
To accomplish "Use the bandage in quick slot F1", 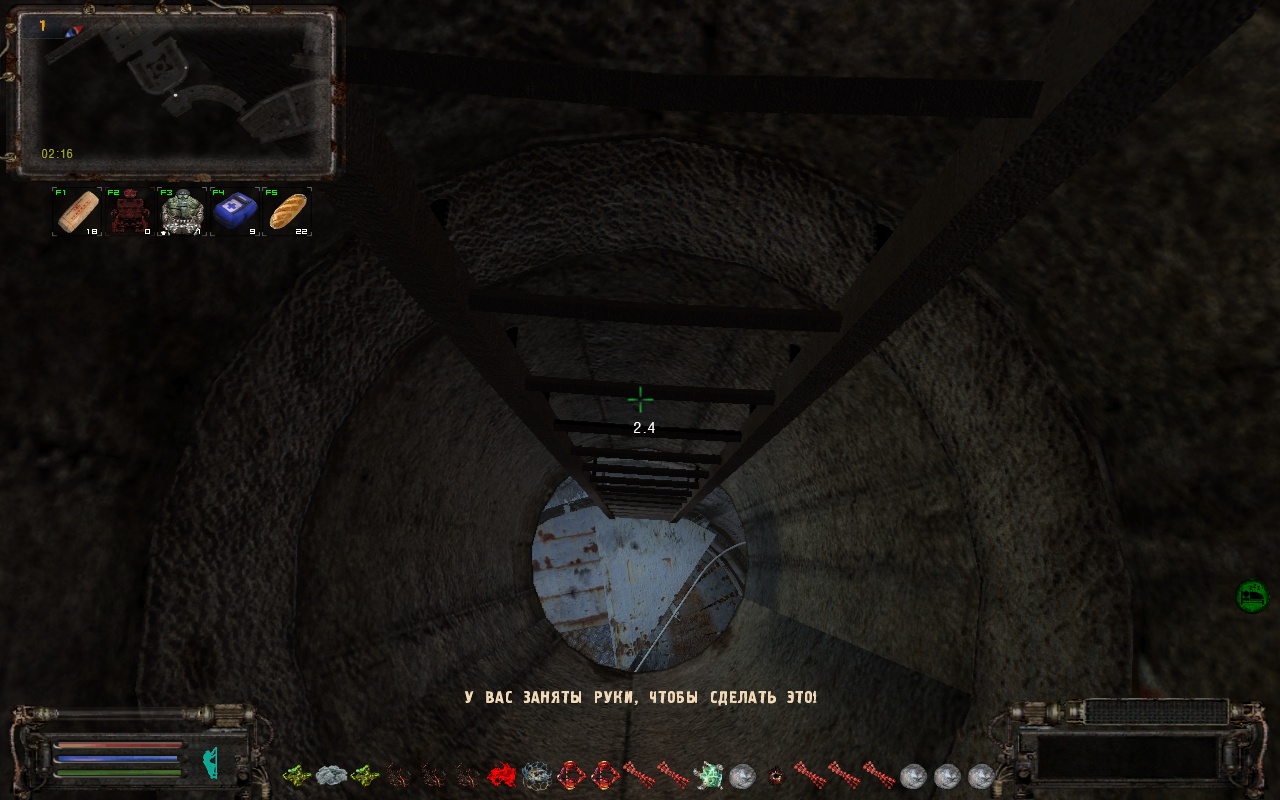I will [x=78, y=211].
